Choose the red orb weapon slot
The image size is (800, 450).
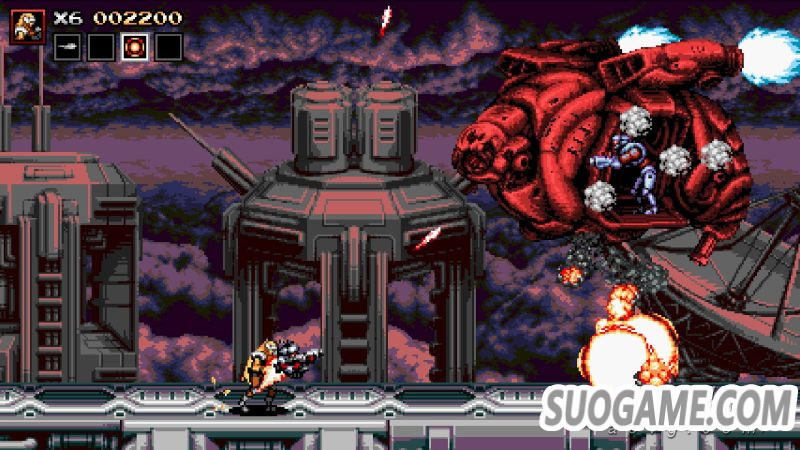135,46
